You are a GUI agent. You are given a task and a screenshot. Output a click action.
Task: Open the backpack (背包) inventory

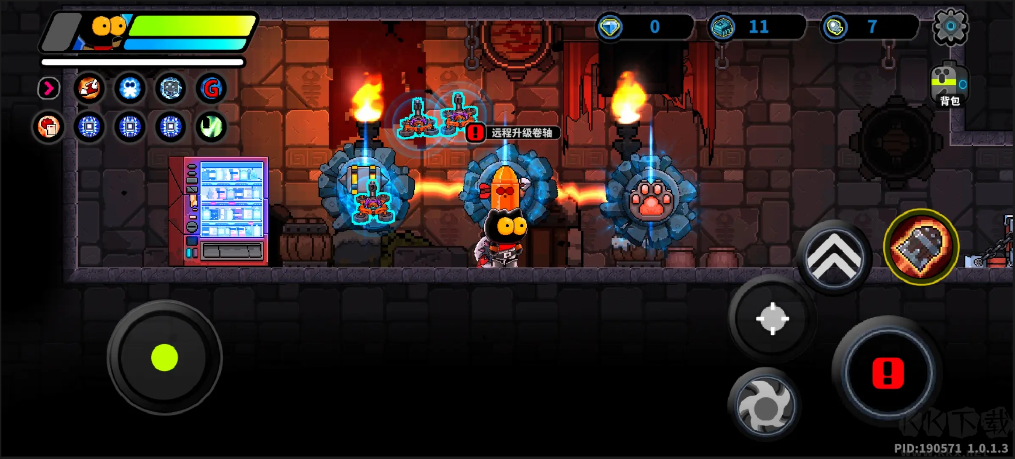pos(947,84)
